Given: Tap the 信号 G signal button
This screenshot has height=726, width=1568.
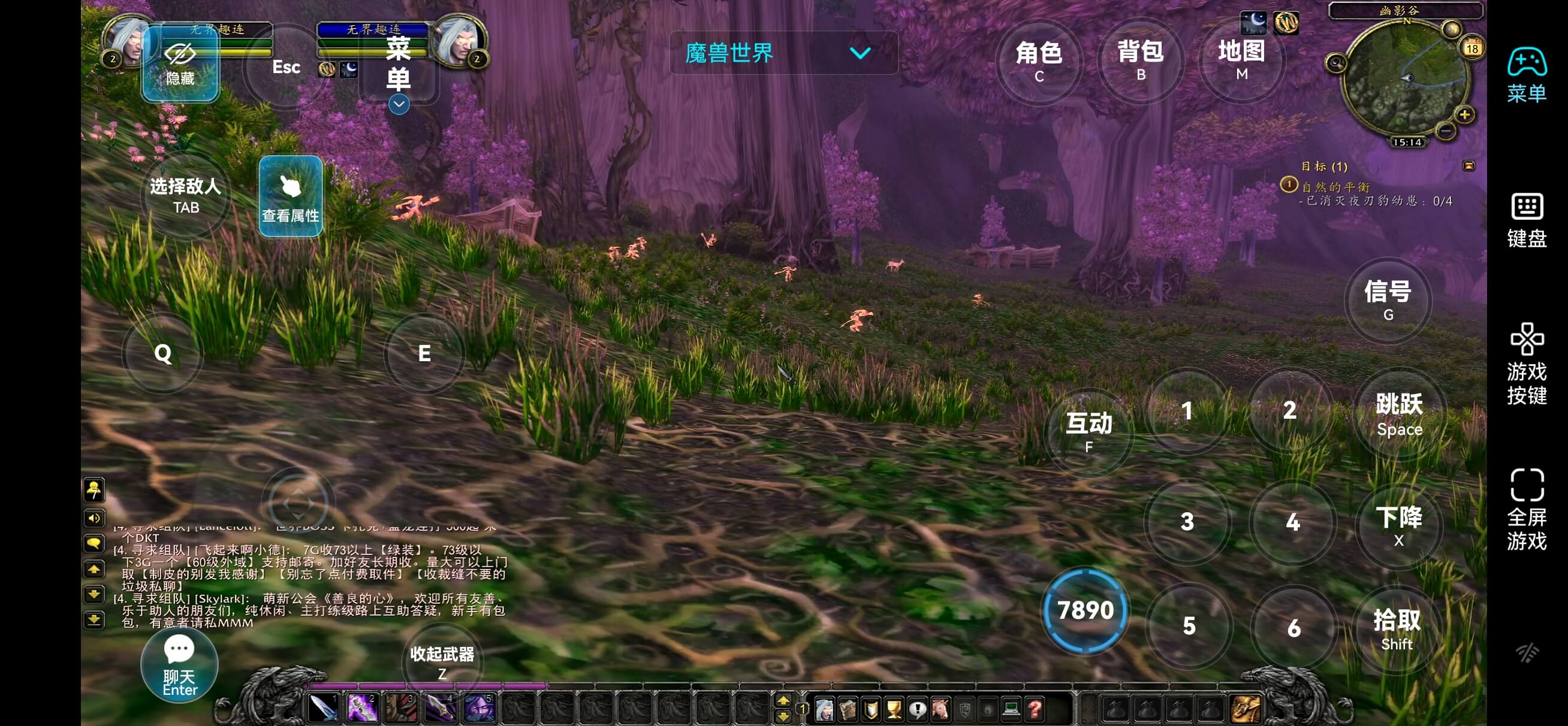Looking at the screenshot, I should (x=1388, y=300).
